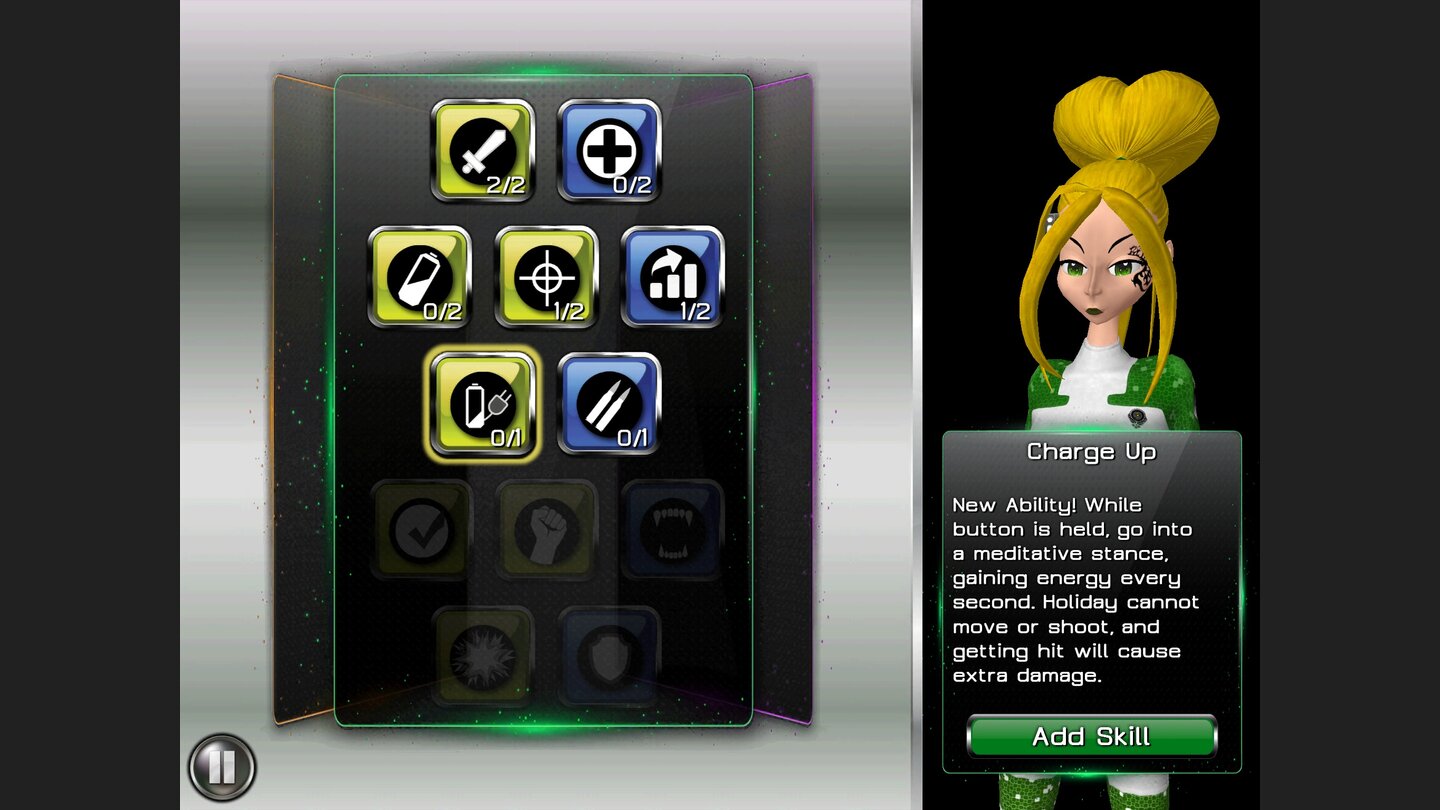Screen dimensions: 1440x810
Task: Select the highlighted Charge Up skill icon
Action: coord(483,405)
